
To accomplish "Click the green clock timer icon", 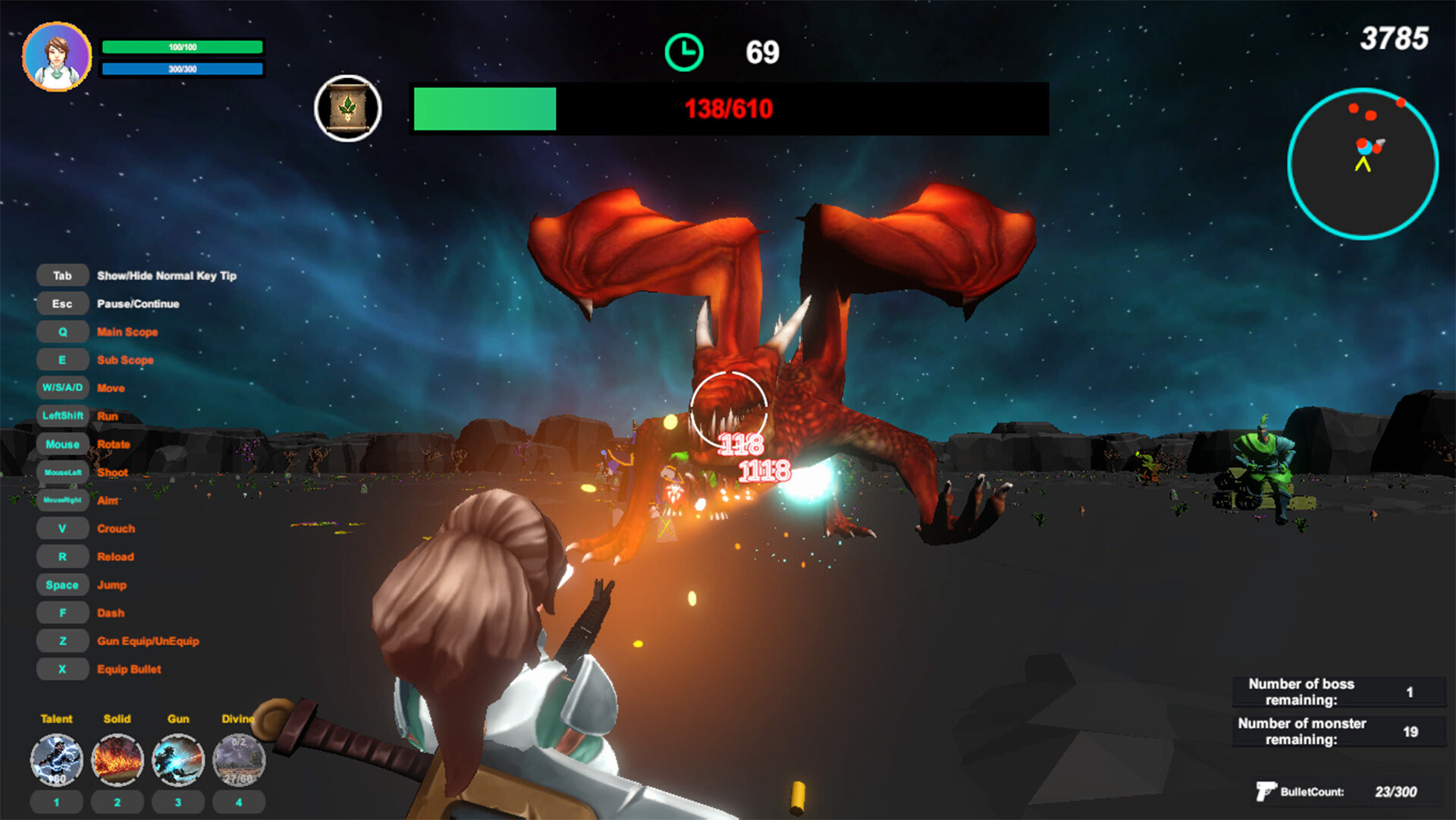I will (685, 50).
